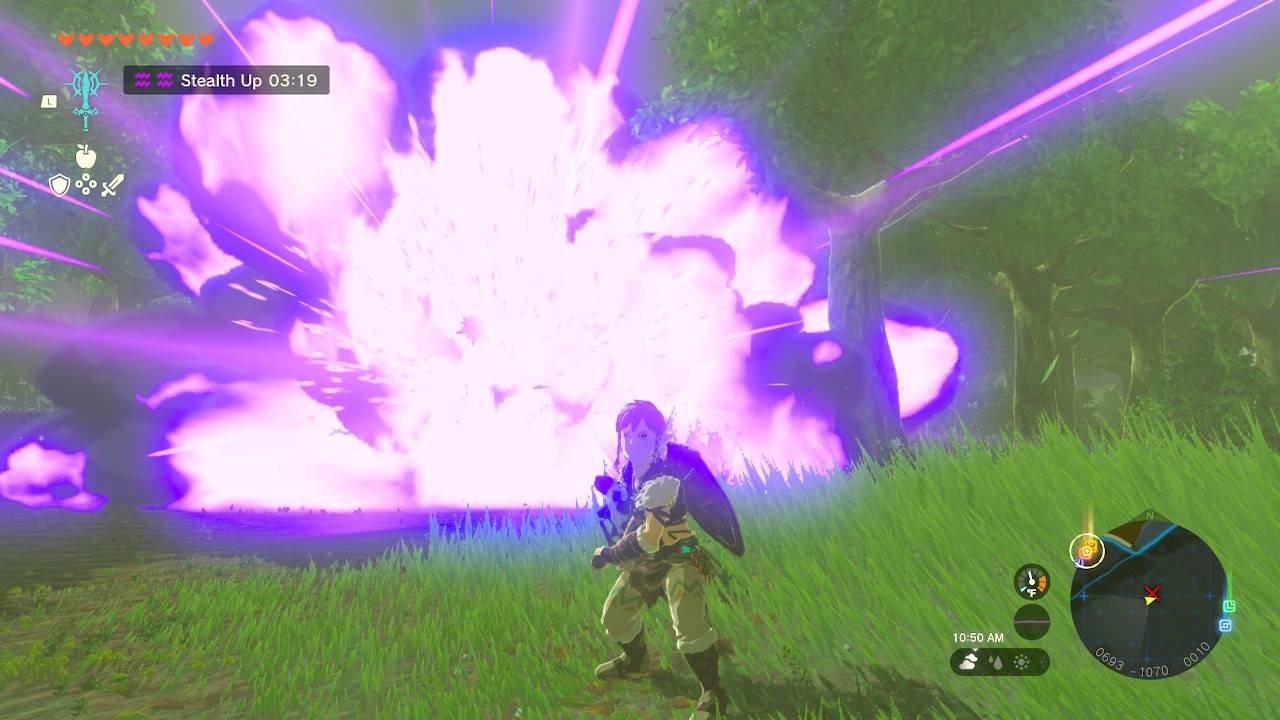Image resolution: width=1280 pixels, height=720 pixels.
Task: Select the shield equipment icon
Action: (x=60, y=185)
